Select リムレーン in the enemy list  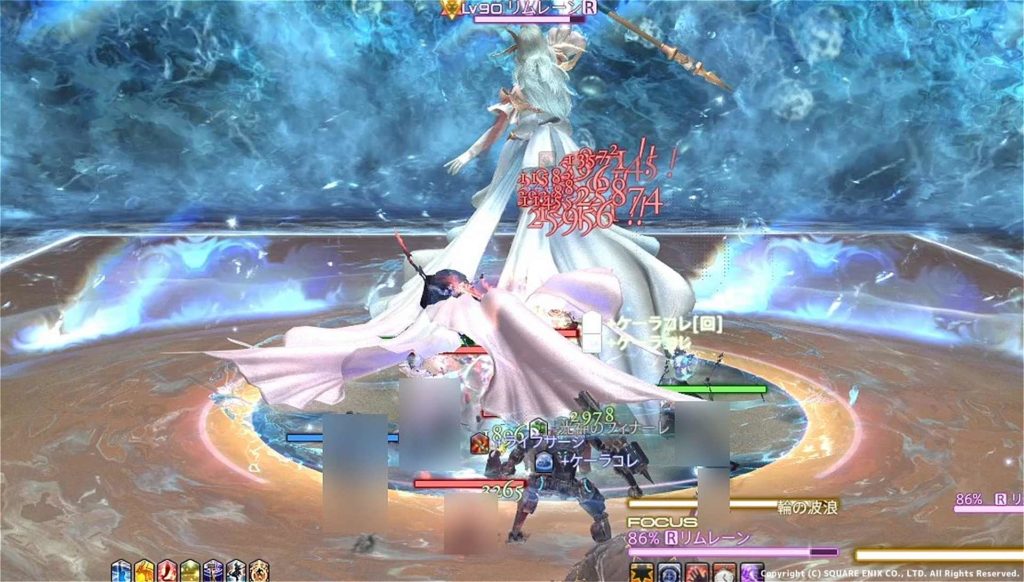point(988,498)
